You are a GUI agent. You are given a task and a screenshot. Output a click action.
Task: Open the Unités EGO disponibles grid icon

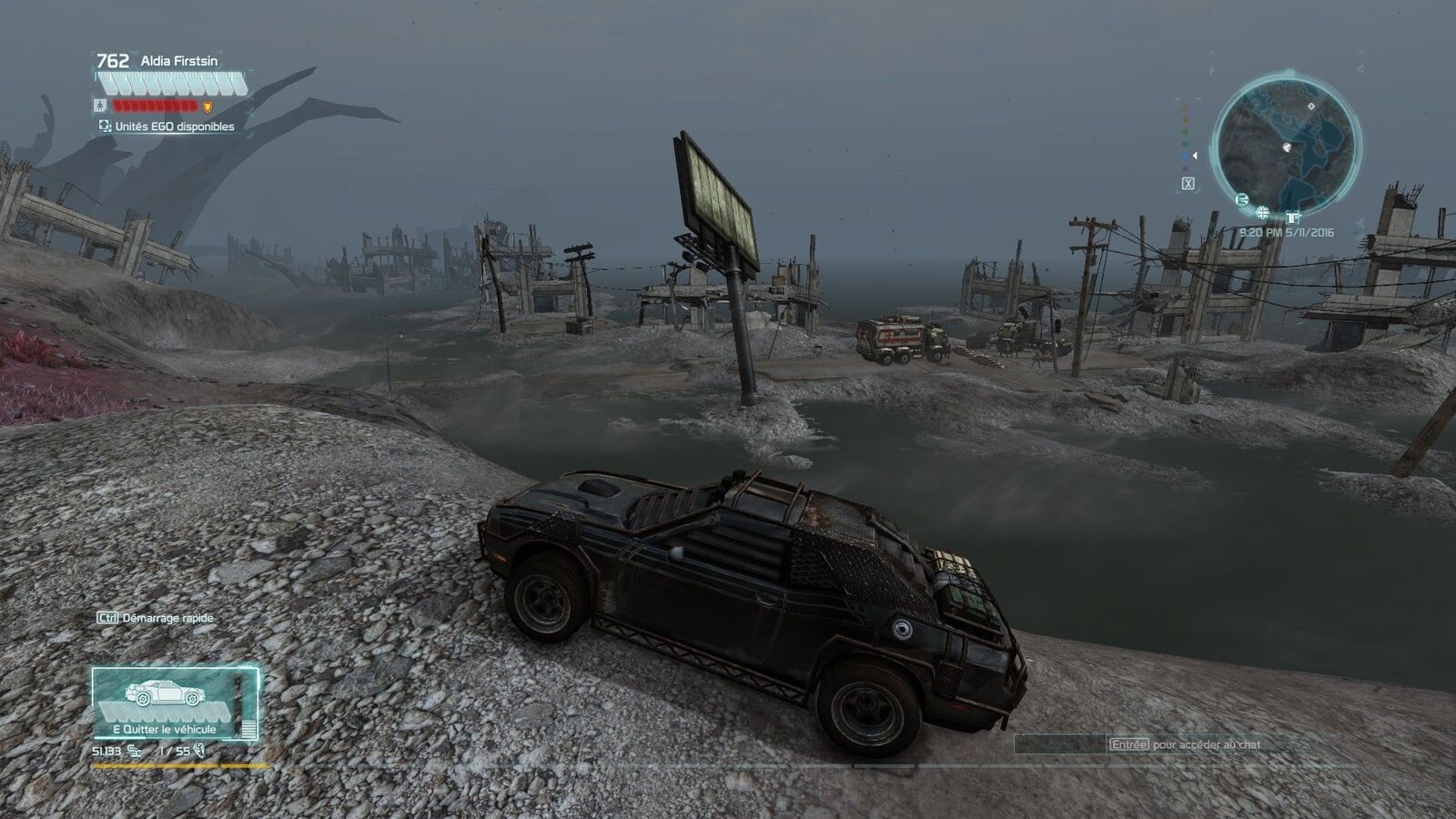coord(105,125)
